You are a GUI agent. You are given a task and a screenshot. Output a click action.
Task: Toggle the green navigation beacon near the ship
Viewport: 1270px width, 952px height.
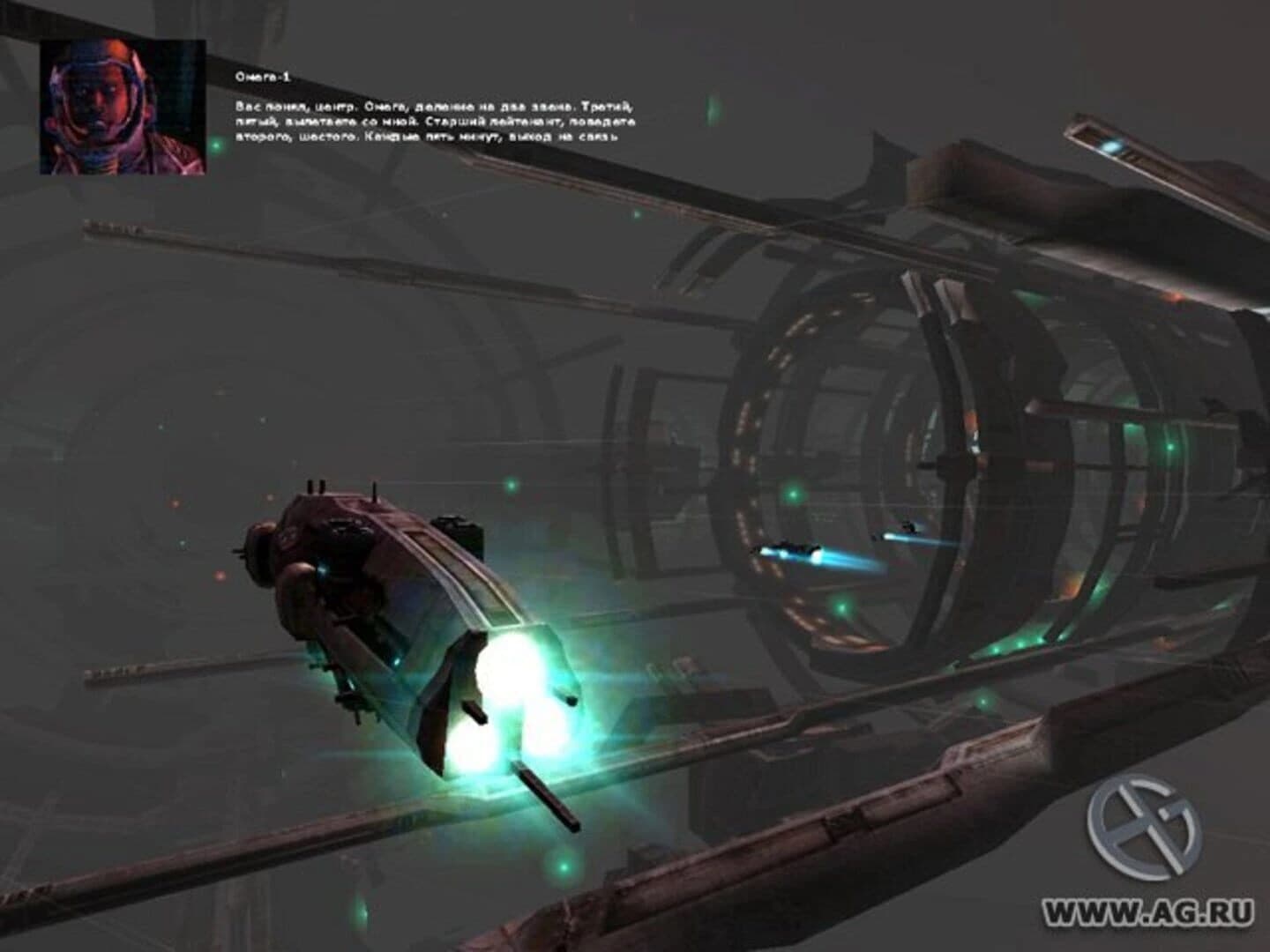(512, 487)
